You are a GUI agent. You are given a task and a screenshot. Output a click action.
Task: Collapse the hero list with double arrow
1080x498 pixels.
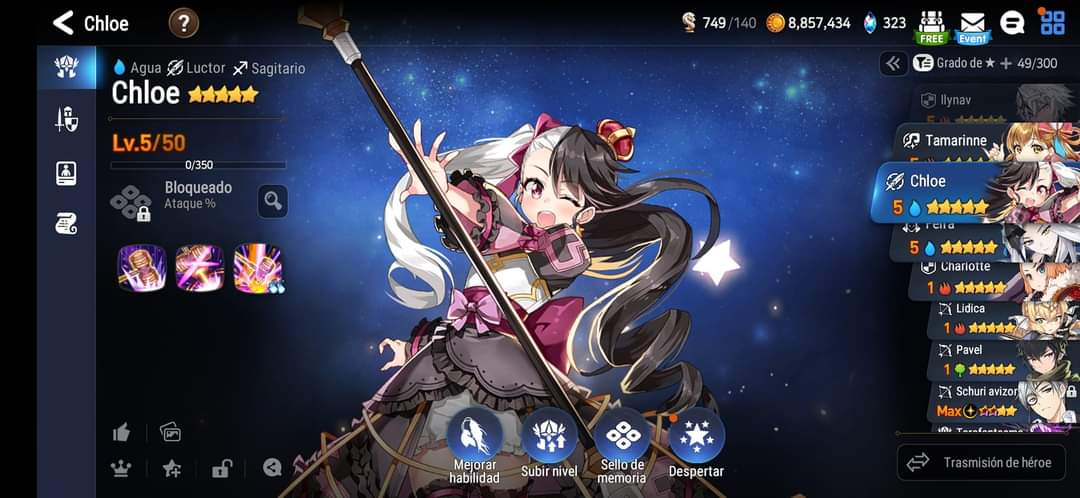[x=893, y=63]
